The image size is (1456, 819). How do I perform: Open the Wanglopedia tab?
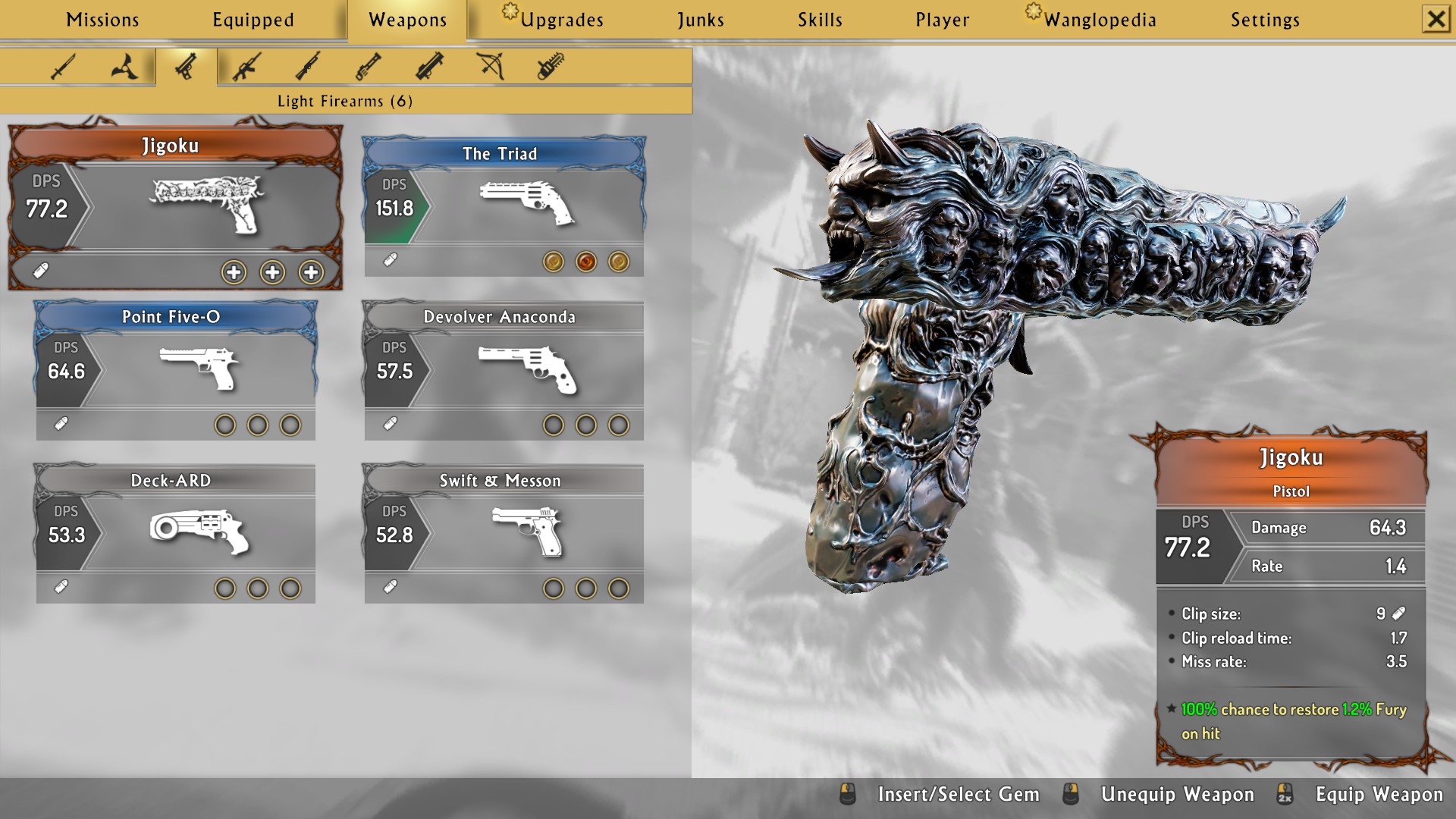1099,20
